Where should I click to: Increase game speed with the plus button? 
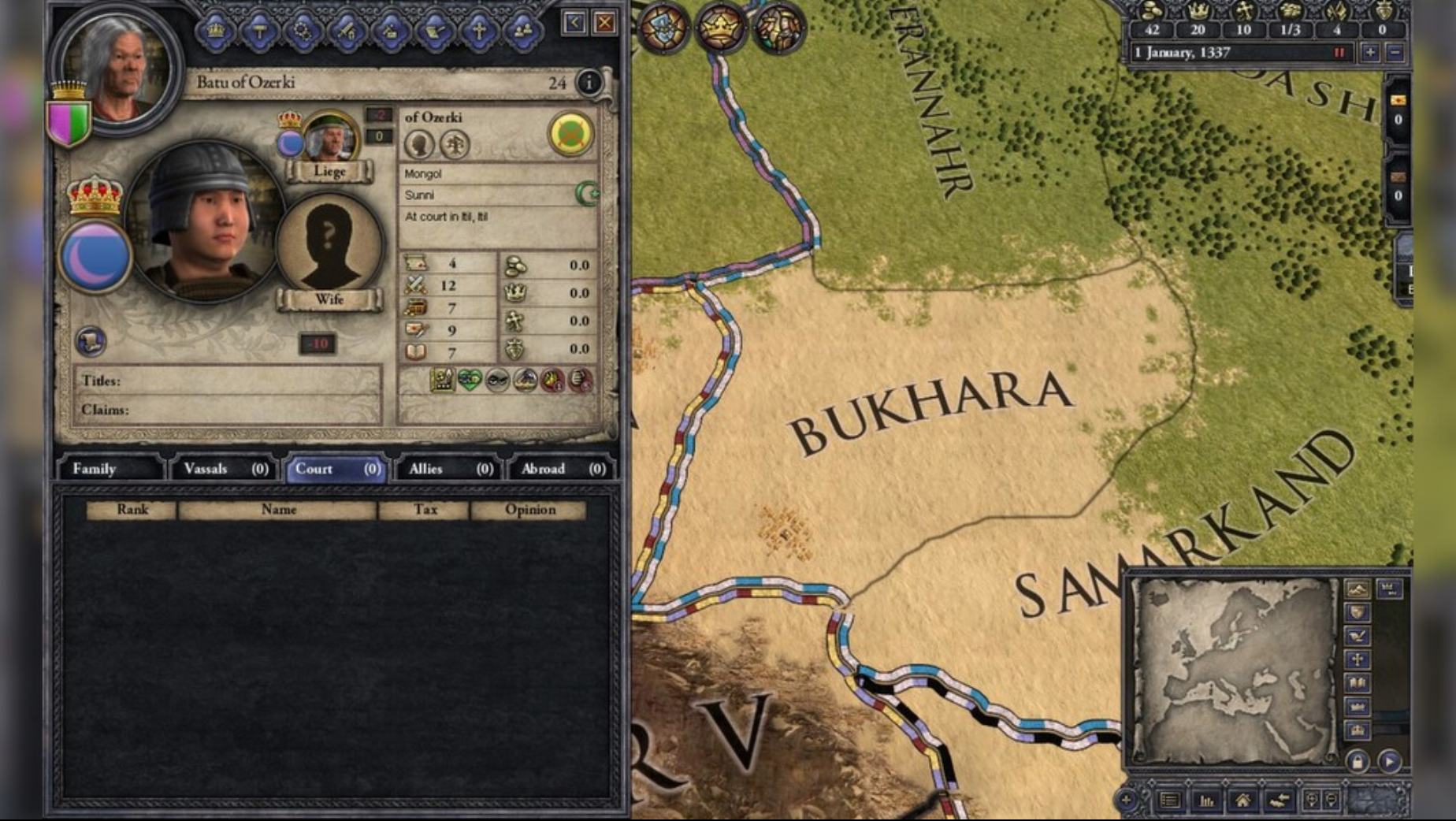[1370, 52]
